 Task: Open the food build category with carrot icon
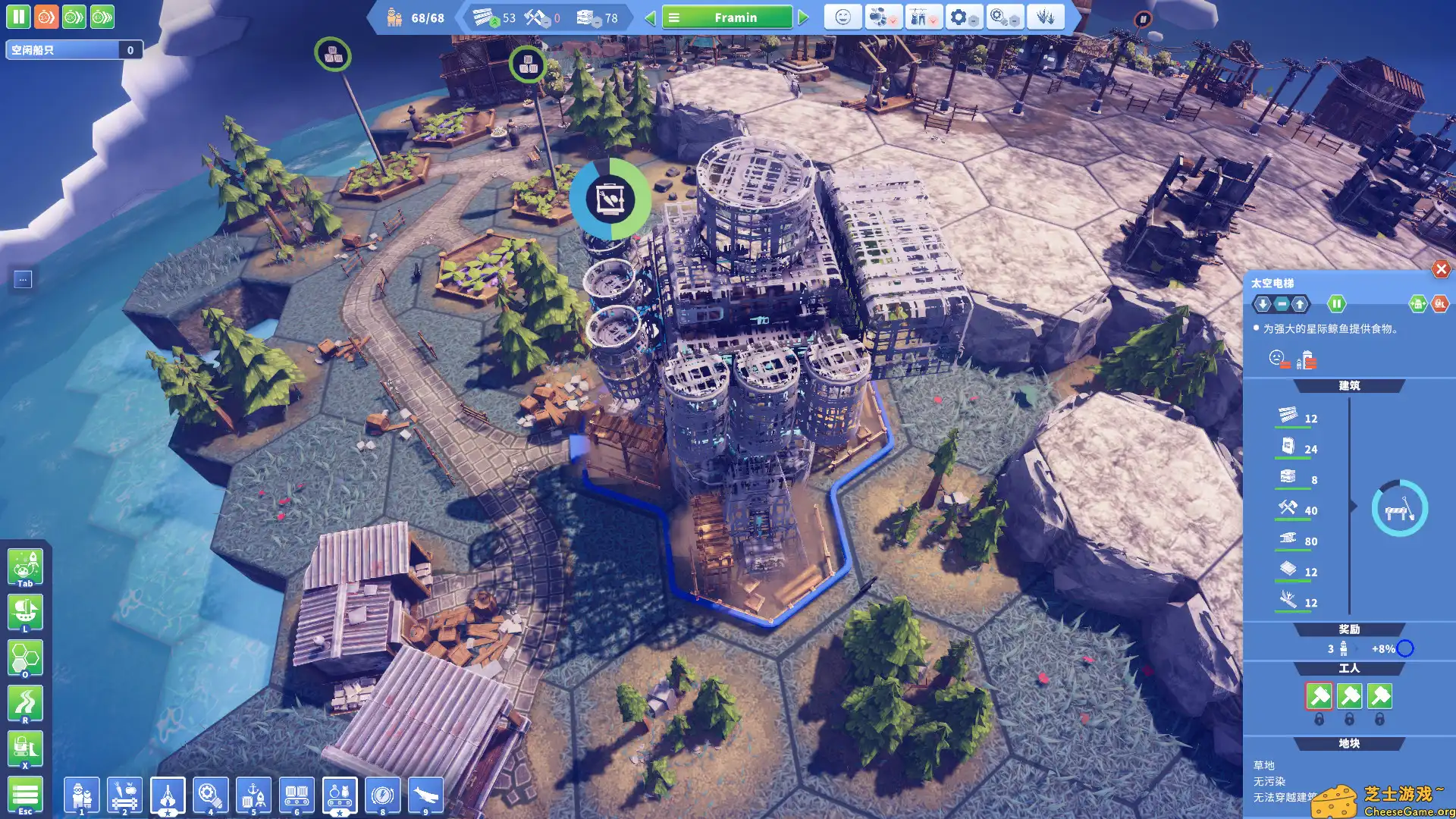124,796
